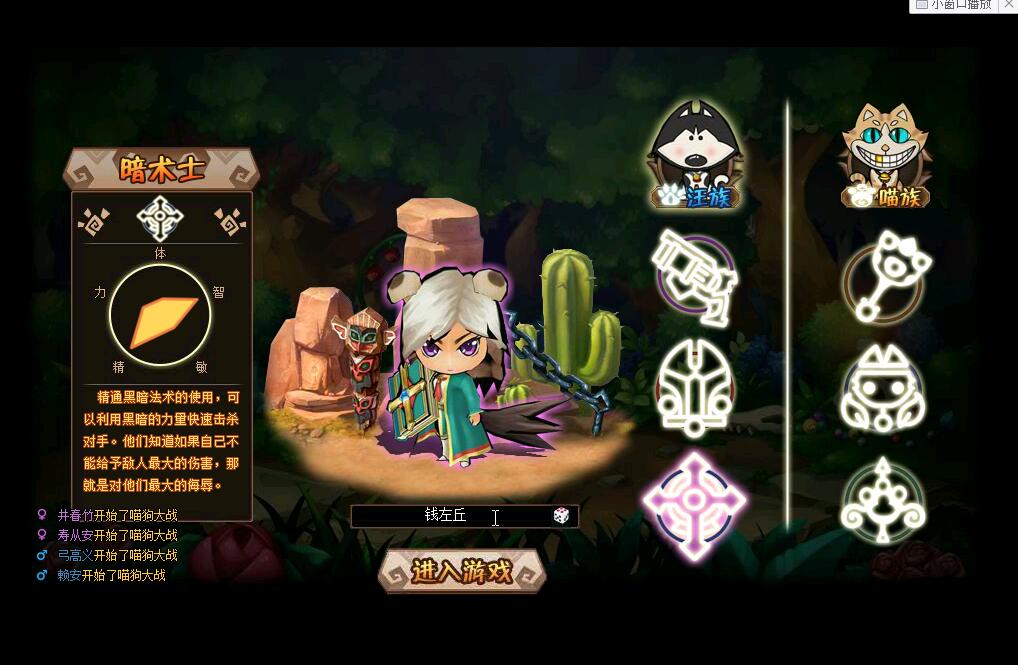Roll the dice for a random name
Screen dimensions: 1018x665
[x=561, y=516]
